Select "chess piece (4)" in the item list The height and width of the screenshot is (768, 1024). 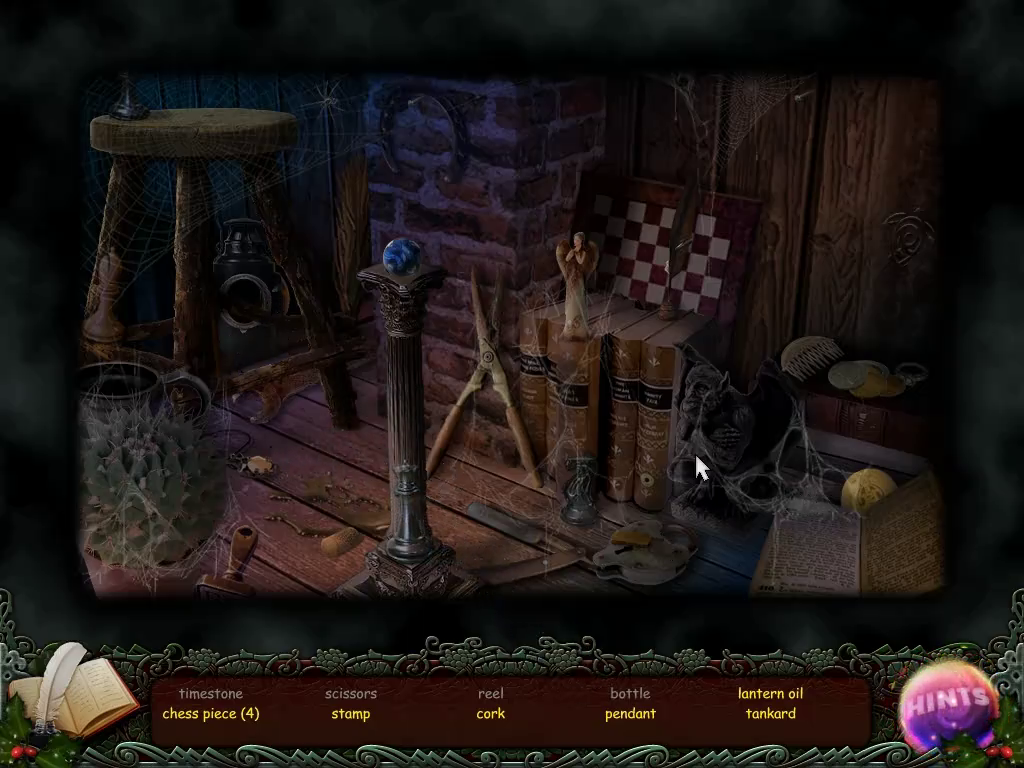211,714
